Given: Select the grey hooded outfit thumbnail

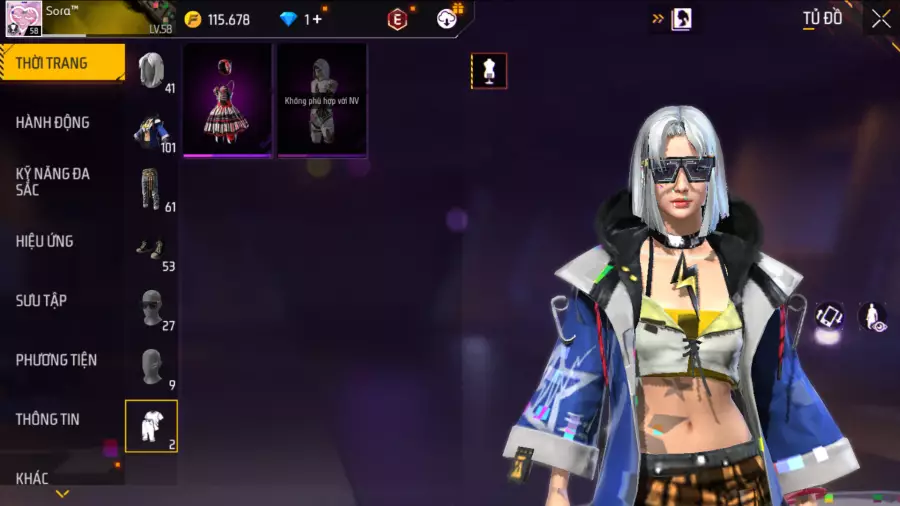Looking at the screenshot, I should 321,100.
